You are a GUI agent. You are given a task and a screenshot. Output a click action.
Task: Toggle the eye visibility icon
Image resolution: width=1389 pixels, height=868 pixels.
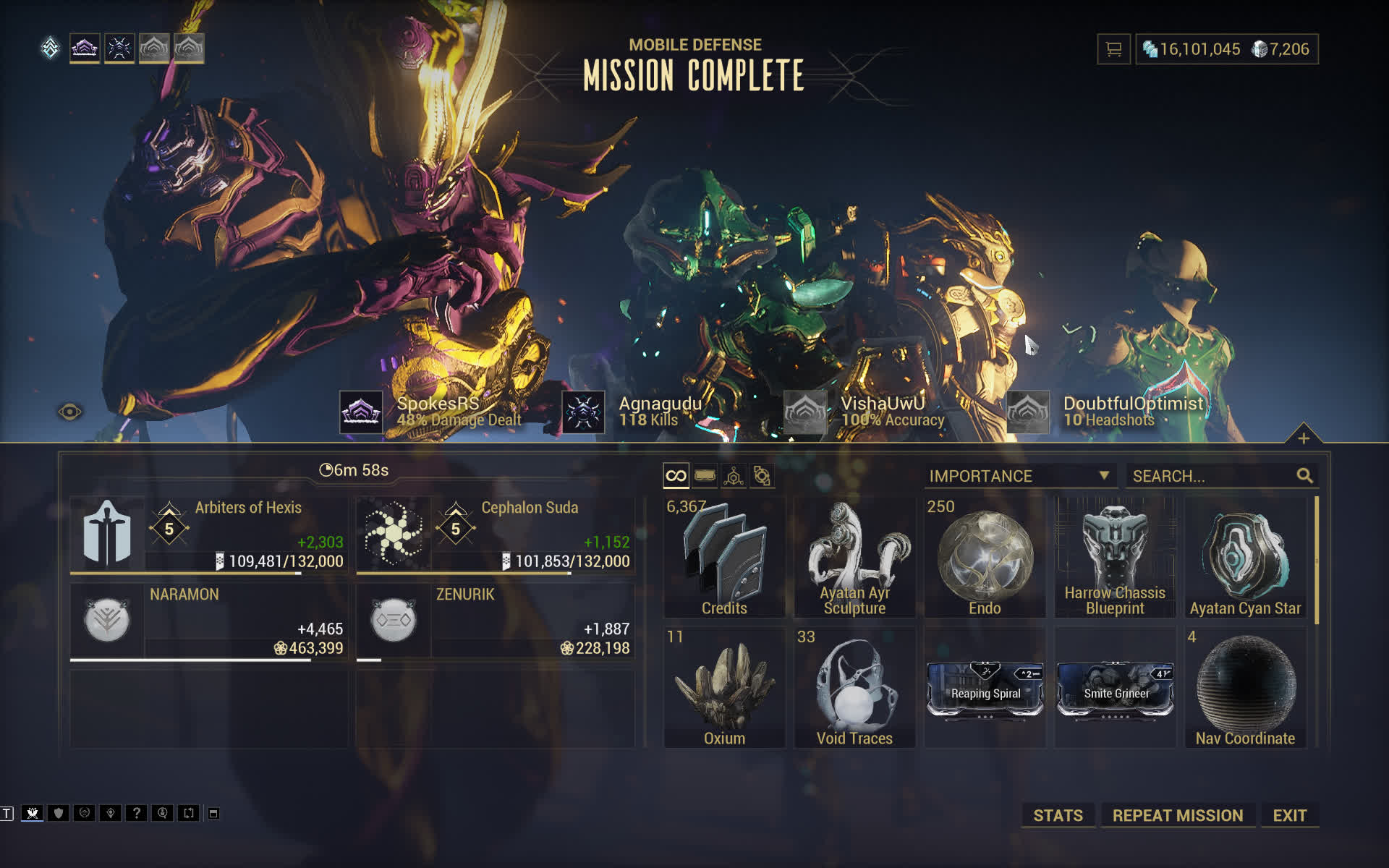click(x=70, y=412)
